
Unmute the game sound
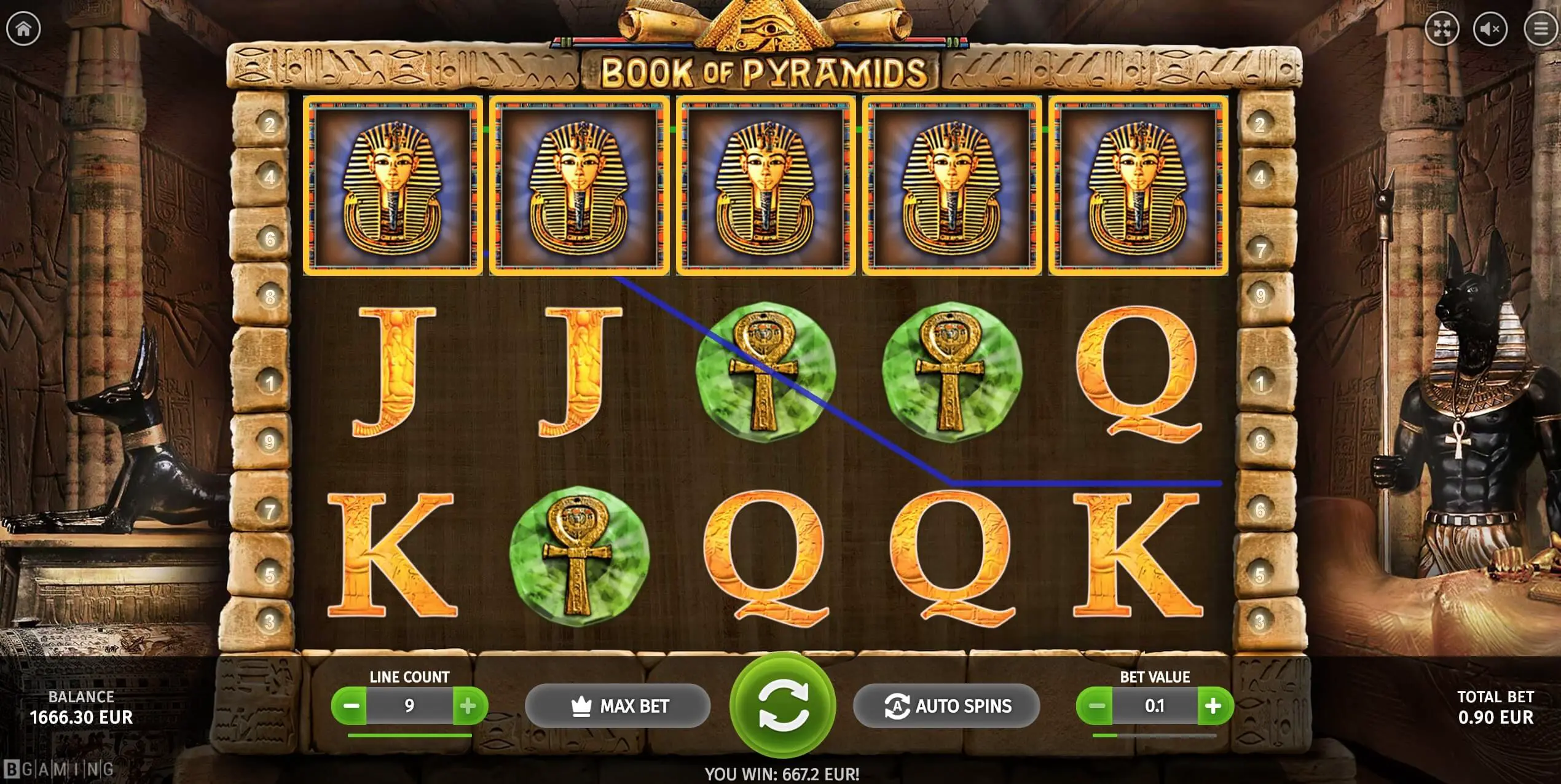pos(1490,29)
